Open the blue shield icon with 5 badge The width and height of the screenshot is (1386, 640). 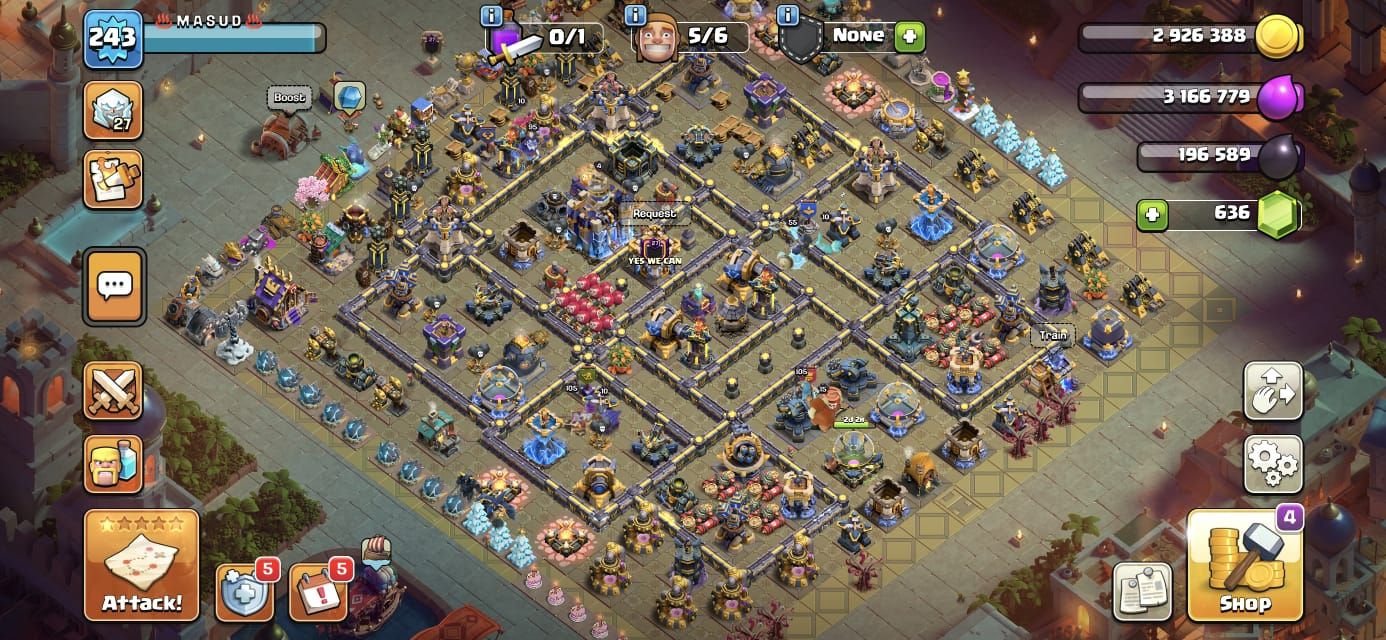pos(244,591)
